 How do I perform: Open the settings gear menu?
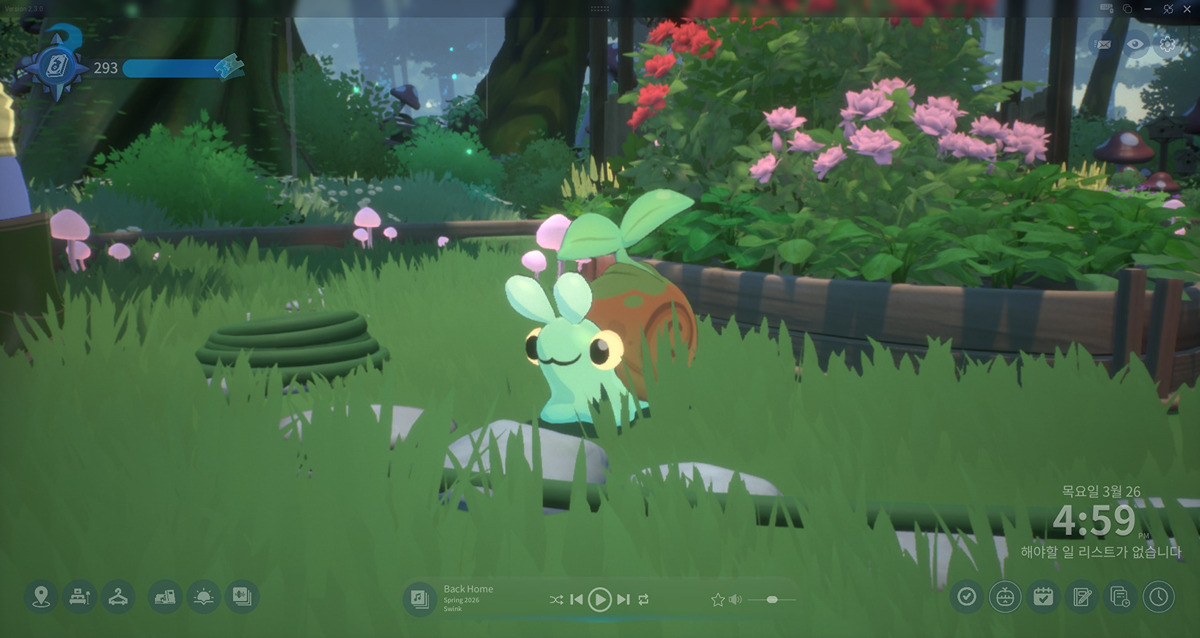[1167, 43]
